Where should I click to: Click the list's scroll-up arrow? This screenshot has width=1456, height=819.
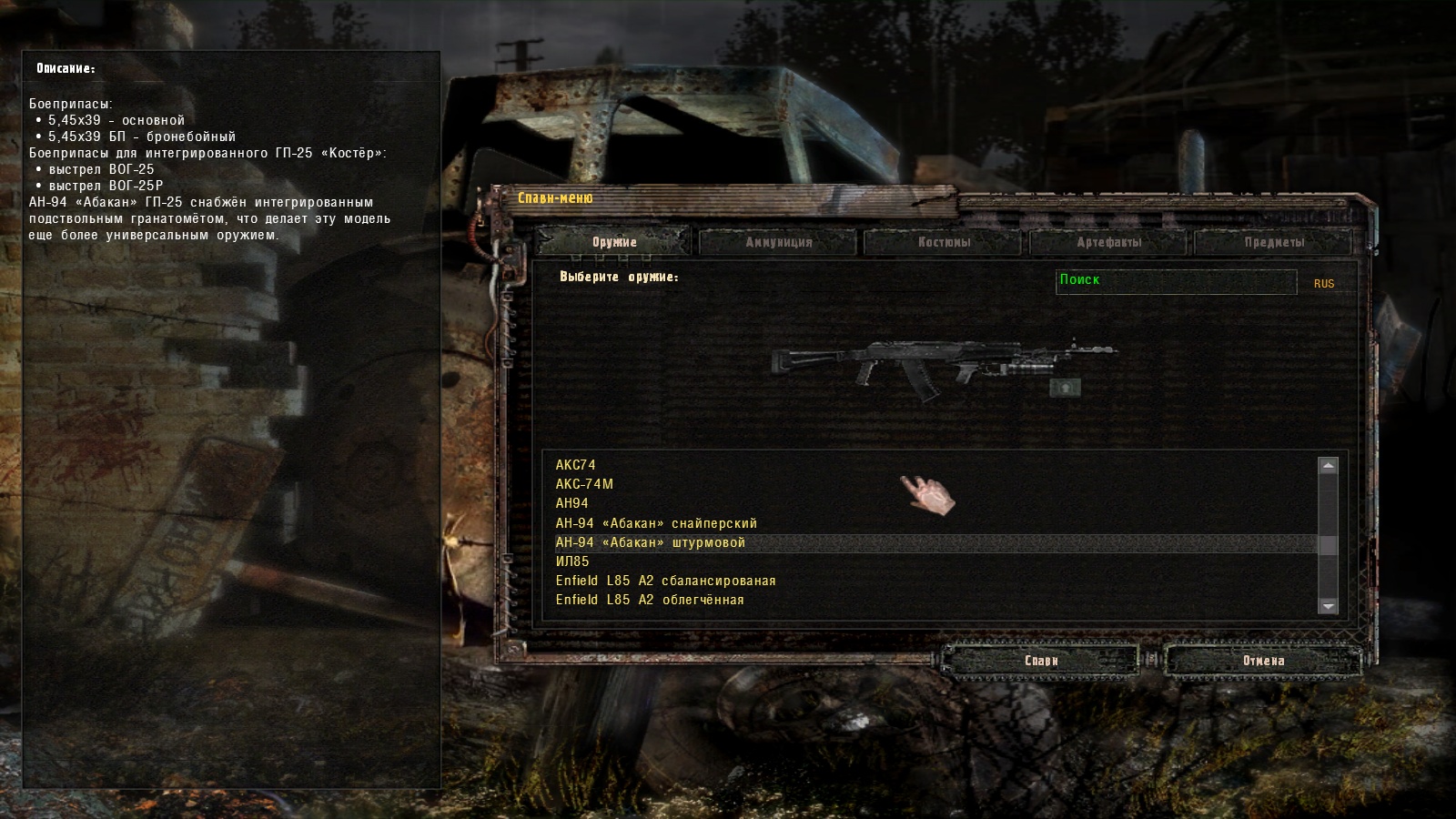click(x=1329, y=466)
